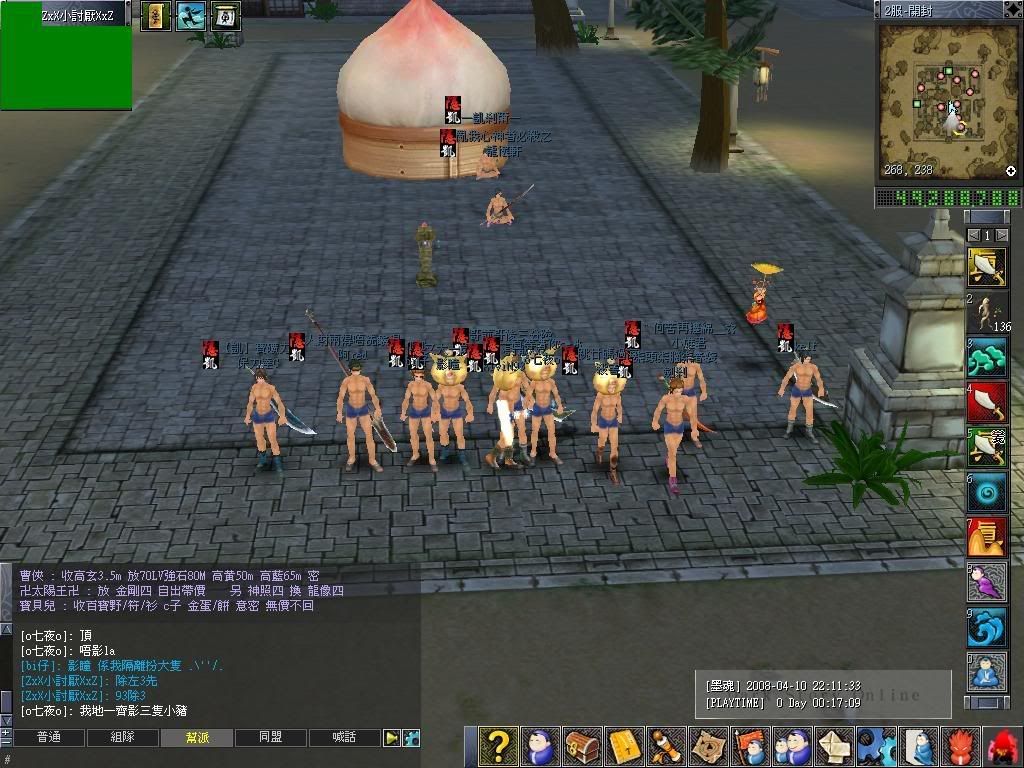Switch chat to the 組隊 team tab
Image resolution: width=1024 pixels, height=768 pixels.
click(x=122, y=737)
